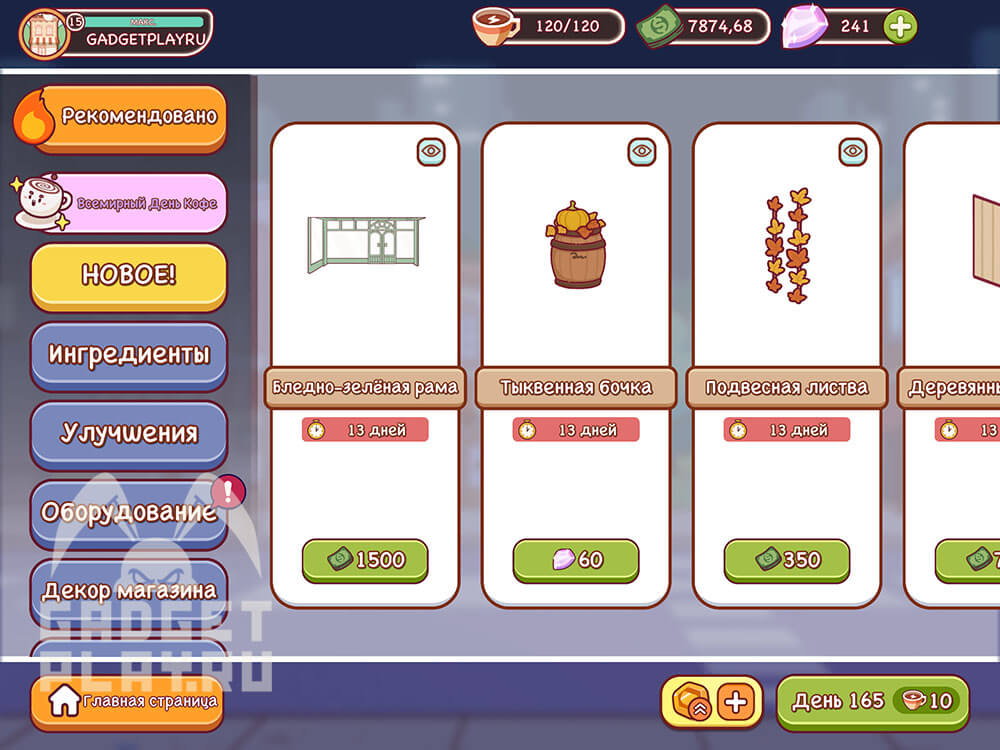Preview the Бледно-зелёная рама with eye icon
The height and width of the screenshot is (750, 1000).
tap(431, 152)
